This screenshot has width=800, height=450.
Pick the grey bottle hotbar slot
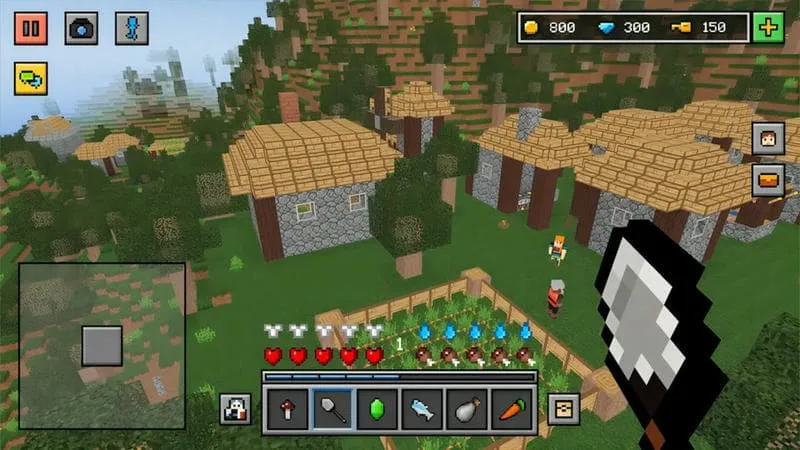pyautogui.click(x=466, y=410)
